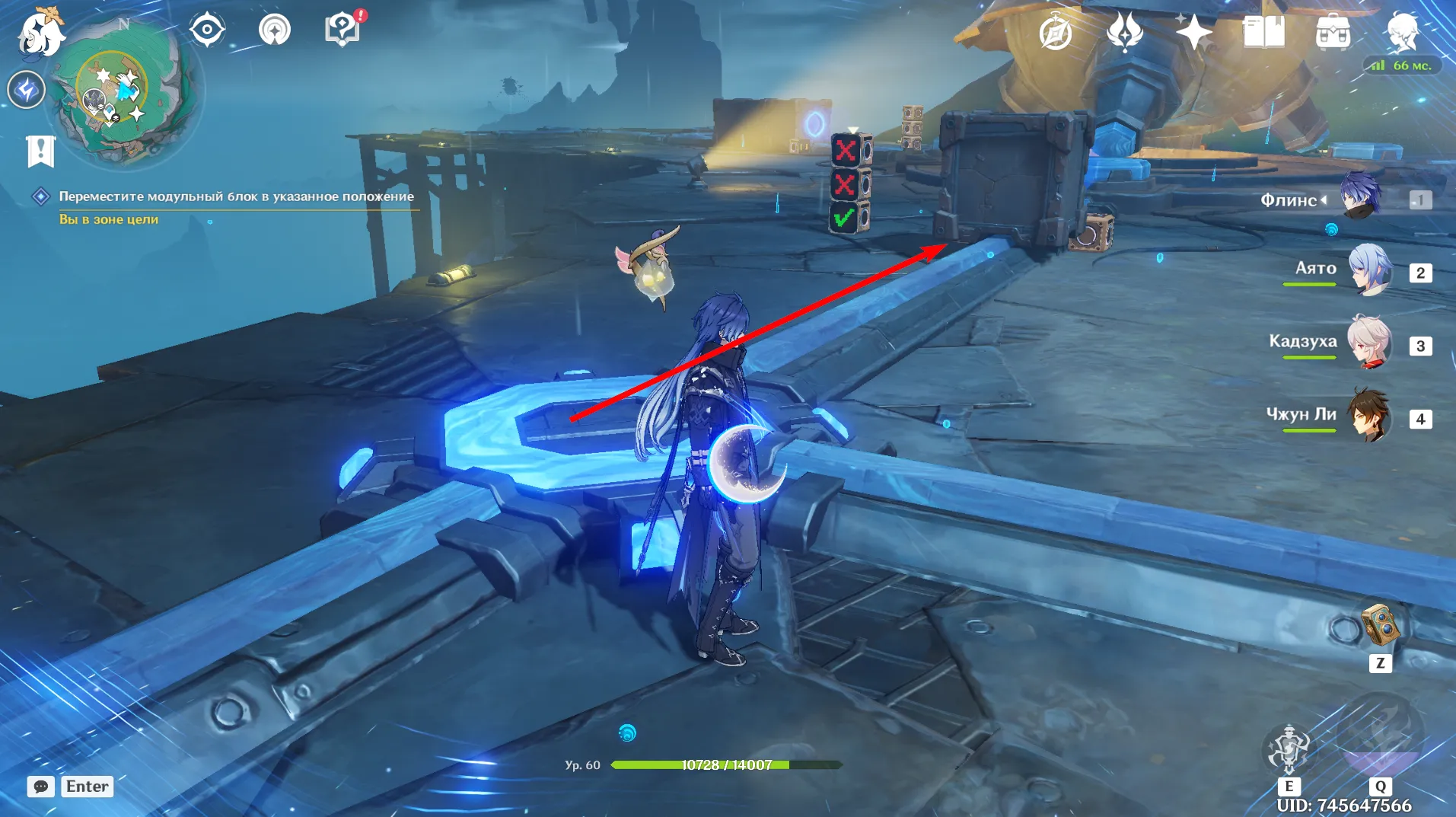Use the cube gadget quick slot

pyautogui.click(x=1379, y=626)
